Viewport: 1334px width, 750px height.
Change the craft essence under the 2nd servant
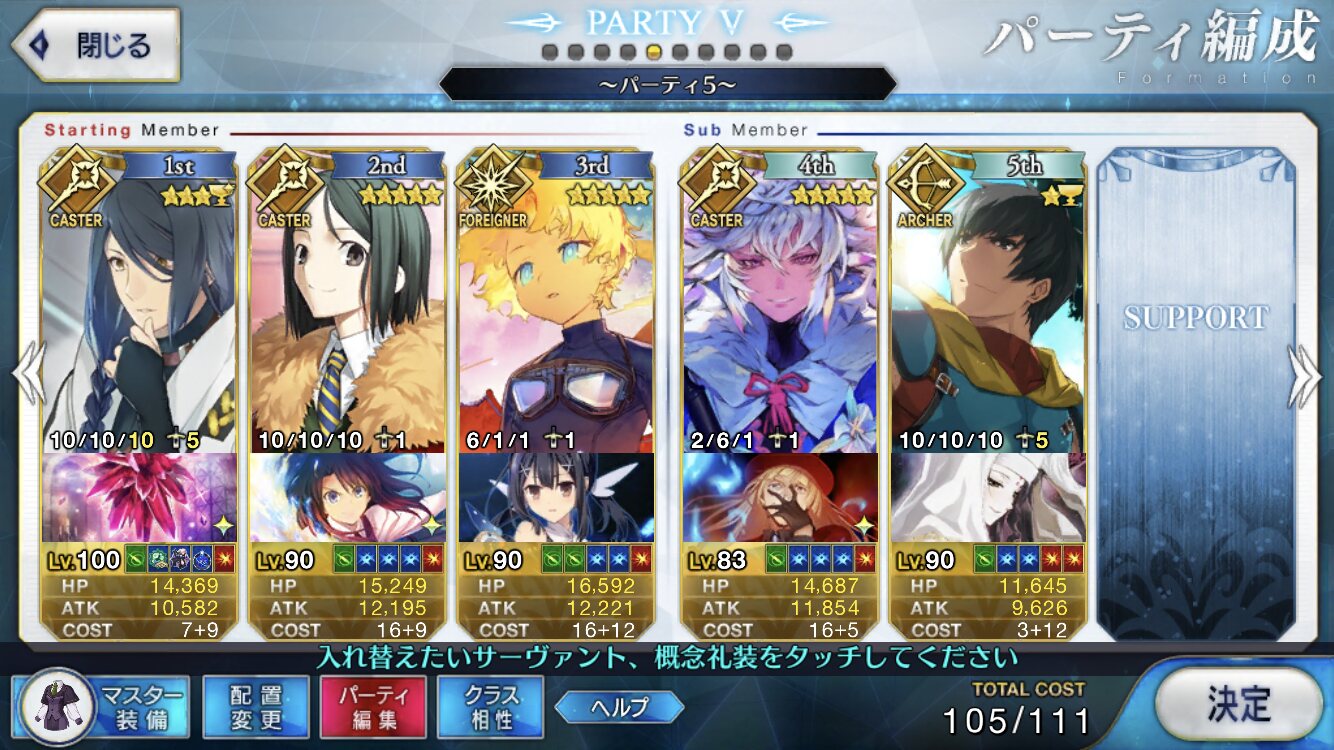pyautogui.click(x=348, y=497)
